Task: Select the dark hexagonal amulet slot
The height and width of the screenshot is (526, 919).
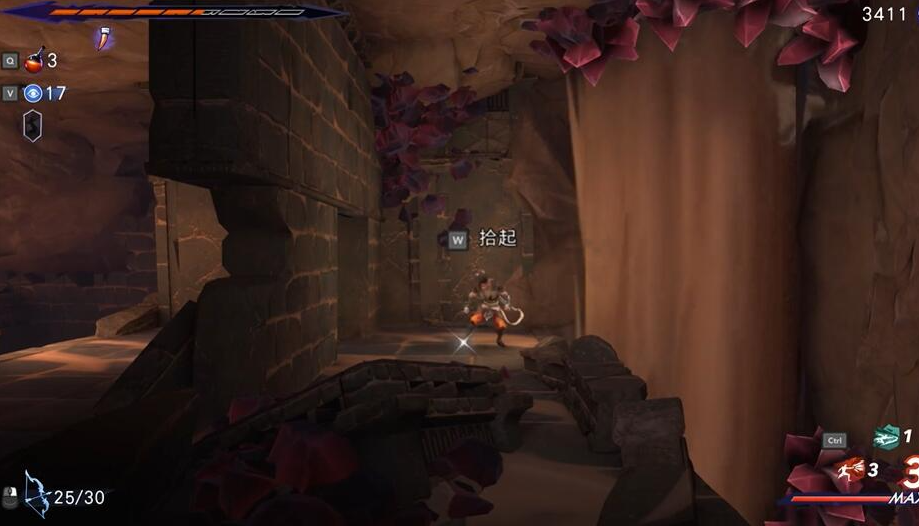Action: pyautogui.click(x=33, y=125)
